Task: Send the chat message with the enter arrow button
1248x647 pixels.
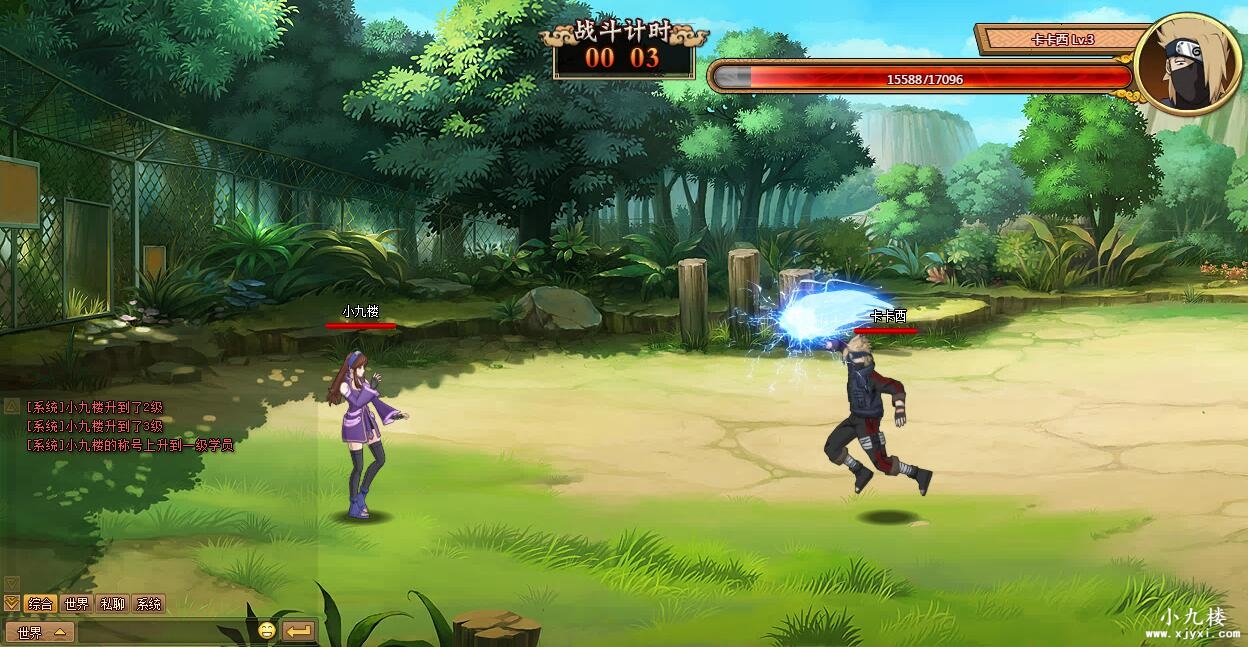Action: point(298,631)
